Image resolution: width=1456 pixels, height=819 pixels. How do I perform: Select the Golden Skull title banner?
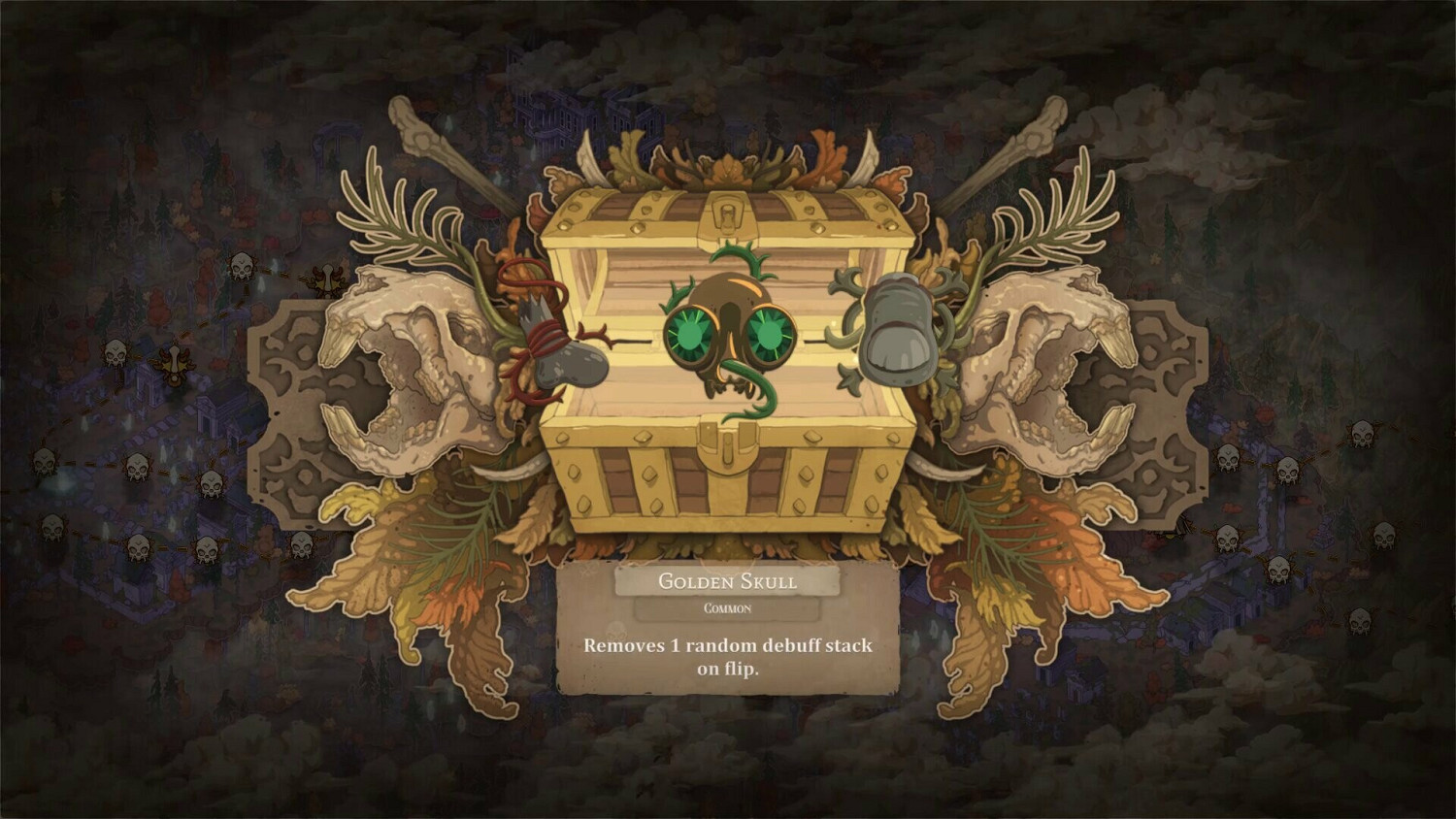pos(726,582)
